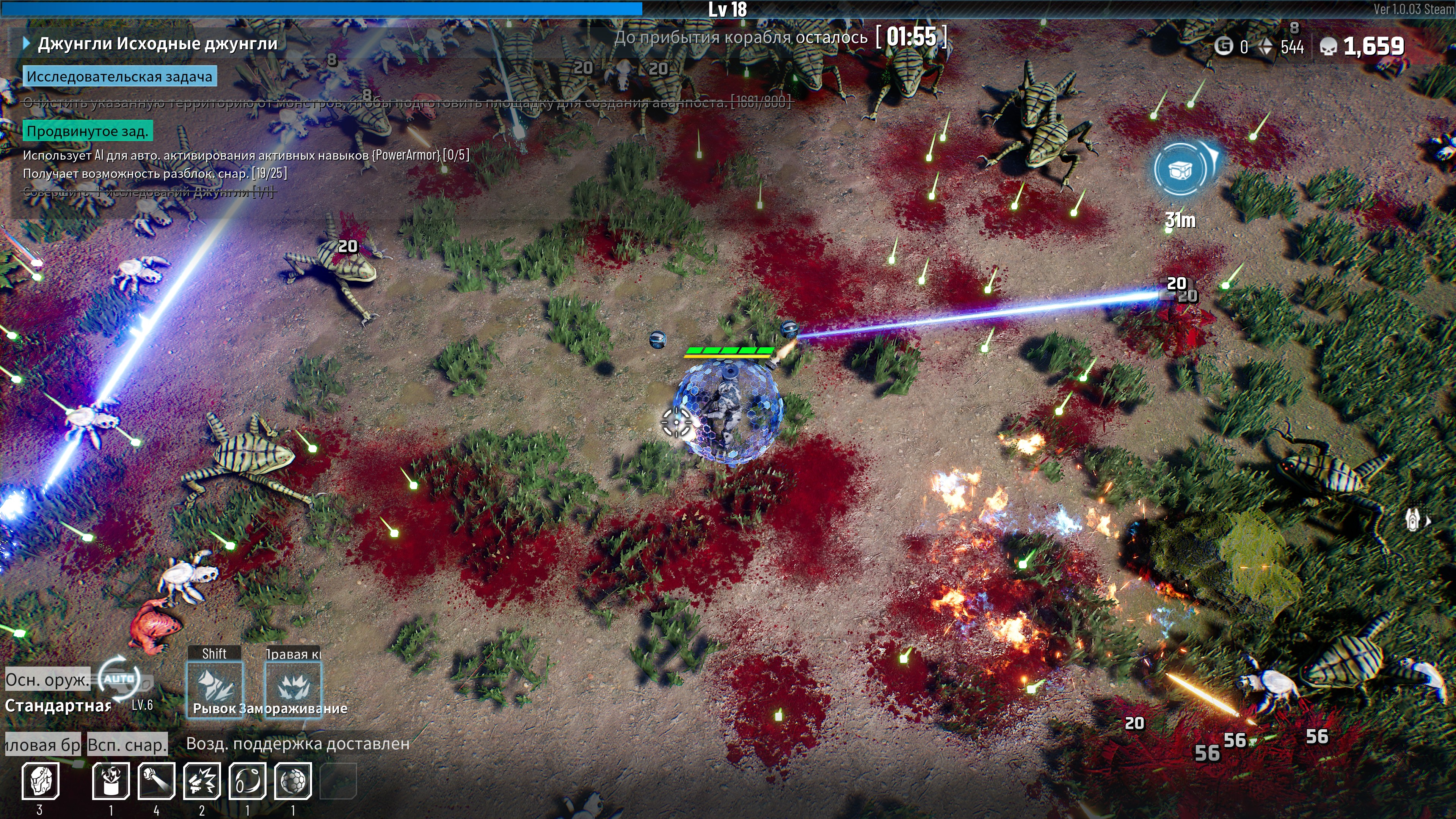Select the flaming canister equipment icon
The width and height of the screenshot is (1456, 819).
[x=111, y=781]
